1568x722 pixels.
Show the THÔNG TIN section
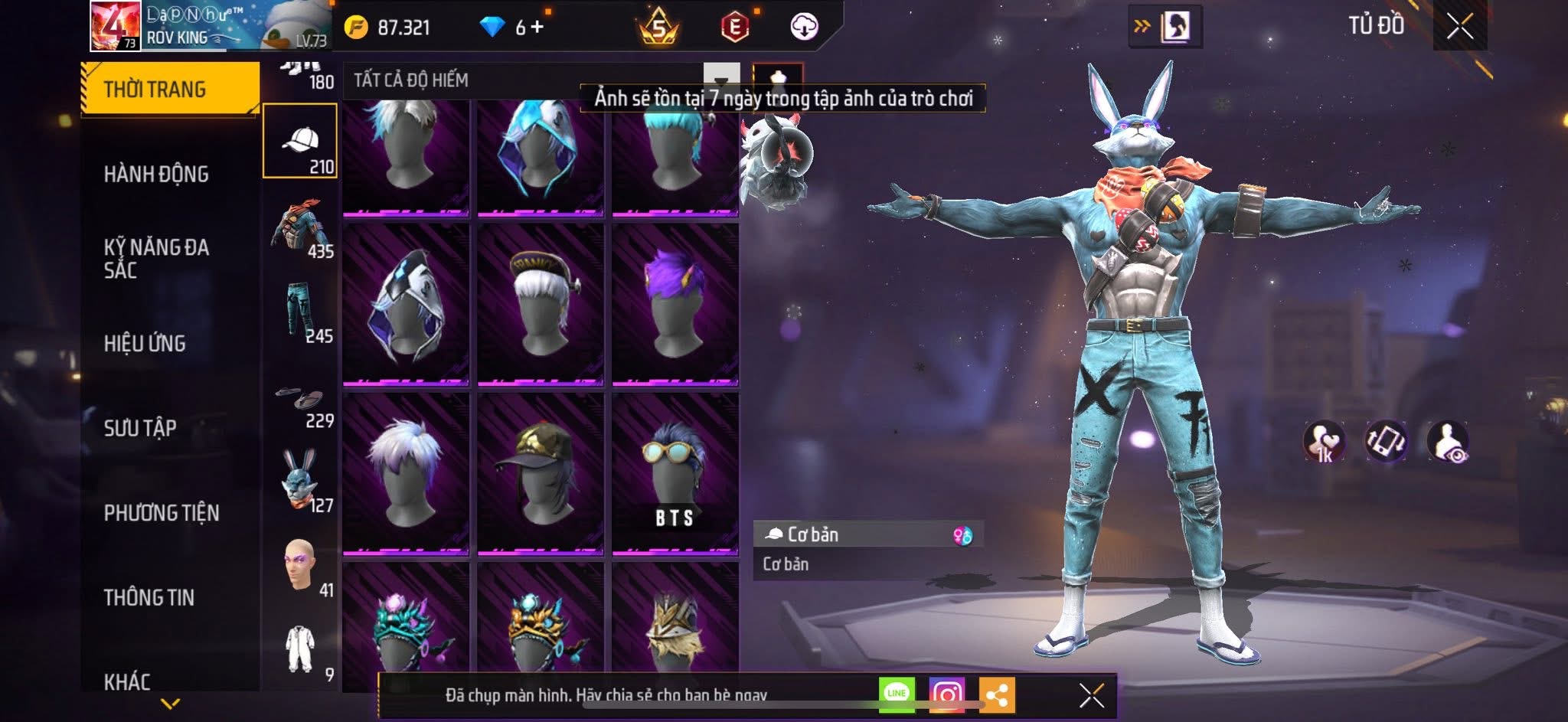[149, 597]
